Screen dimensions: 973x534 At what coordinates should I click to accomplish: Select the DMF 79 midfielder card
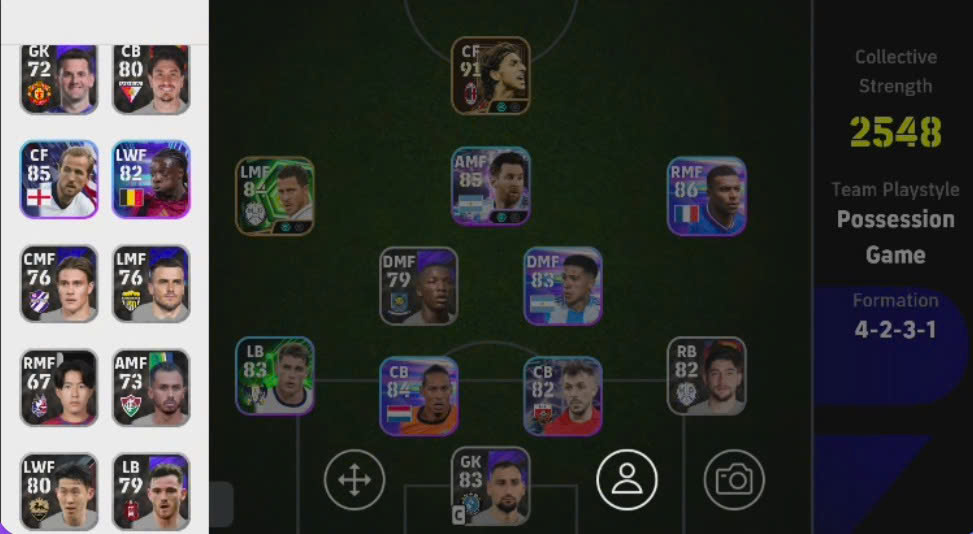[x=418, y=286]
